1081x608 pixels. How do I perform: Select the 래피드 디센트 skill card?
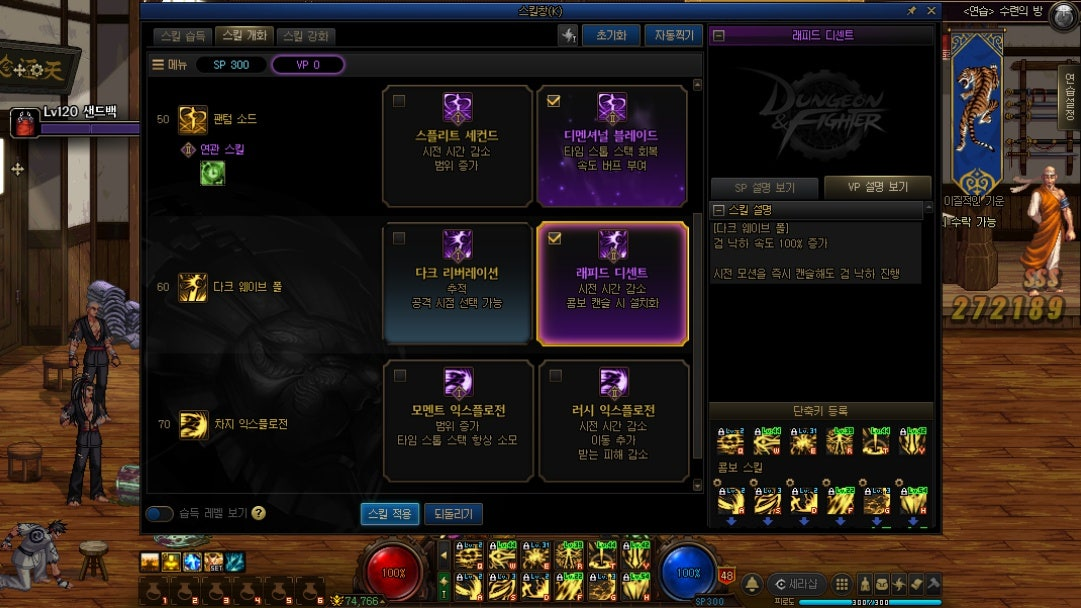click(612, 283)
